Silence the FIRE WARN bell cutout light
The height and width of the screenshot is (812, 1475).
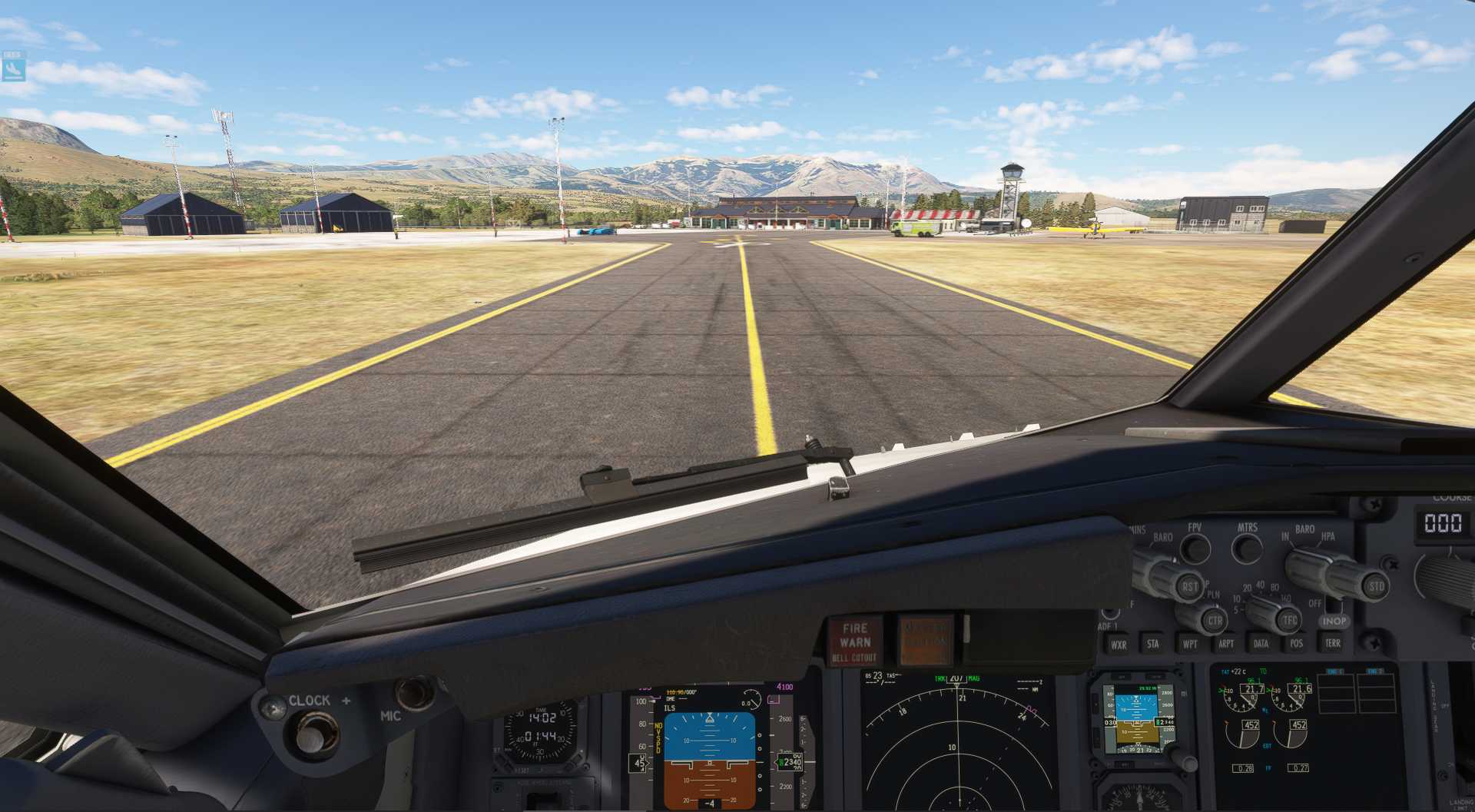point(855,641)
